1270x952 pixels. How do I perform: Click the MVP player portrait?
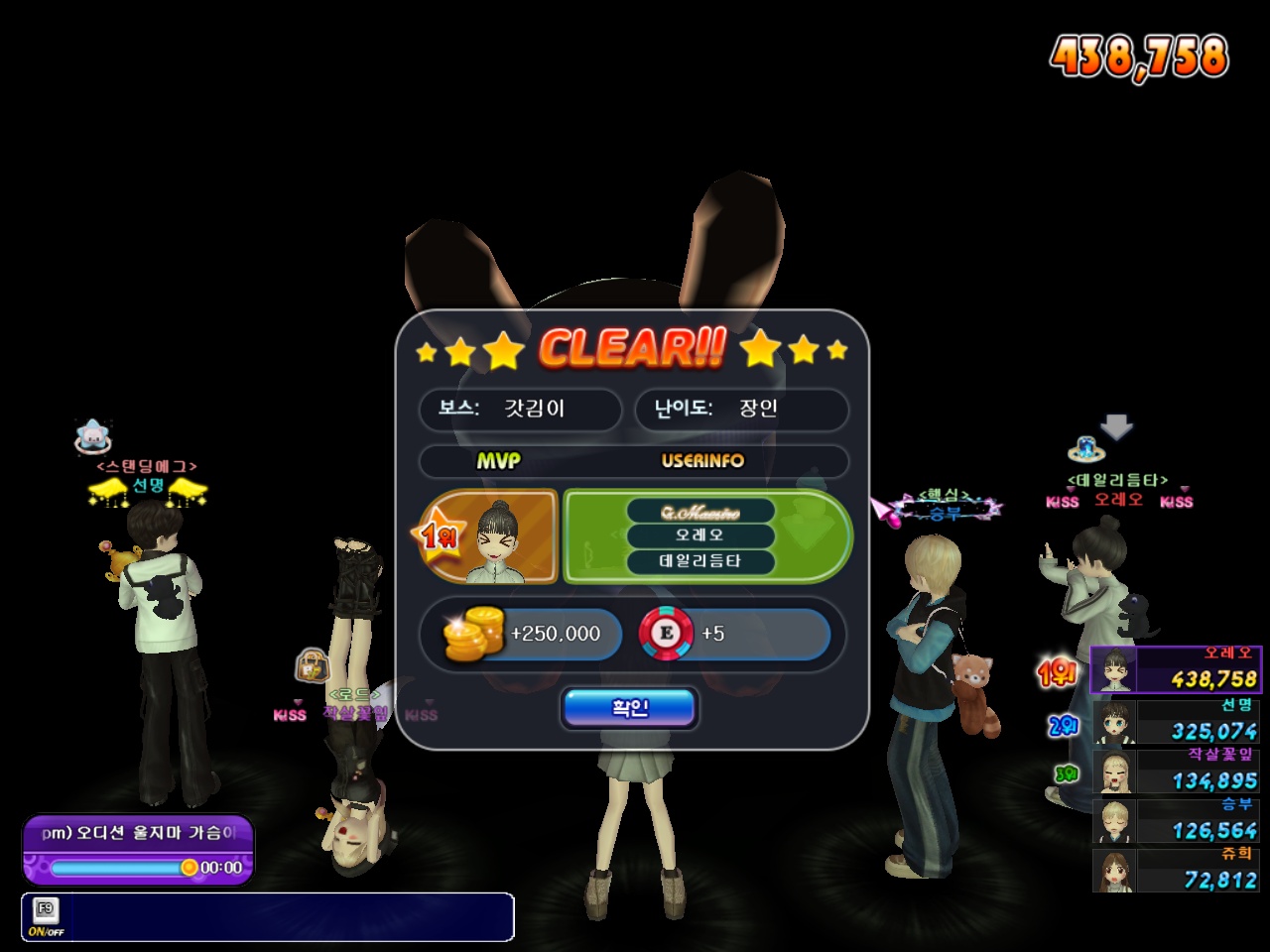coord(503,537)
